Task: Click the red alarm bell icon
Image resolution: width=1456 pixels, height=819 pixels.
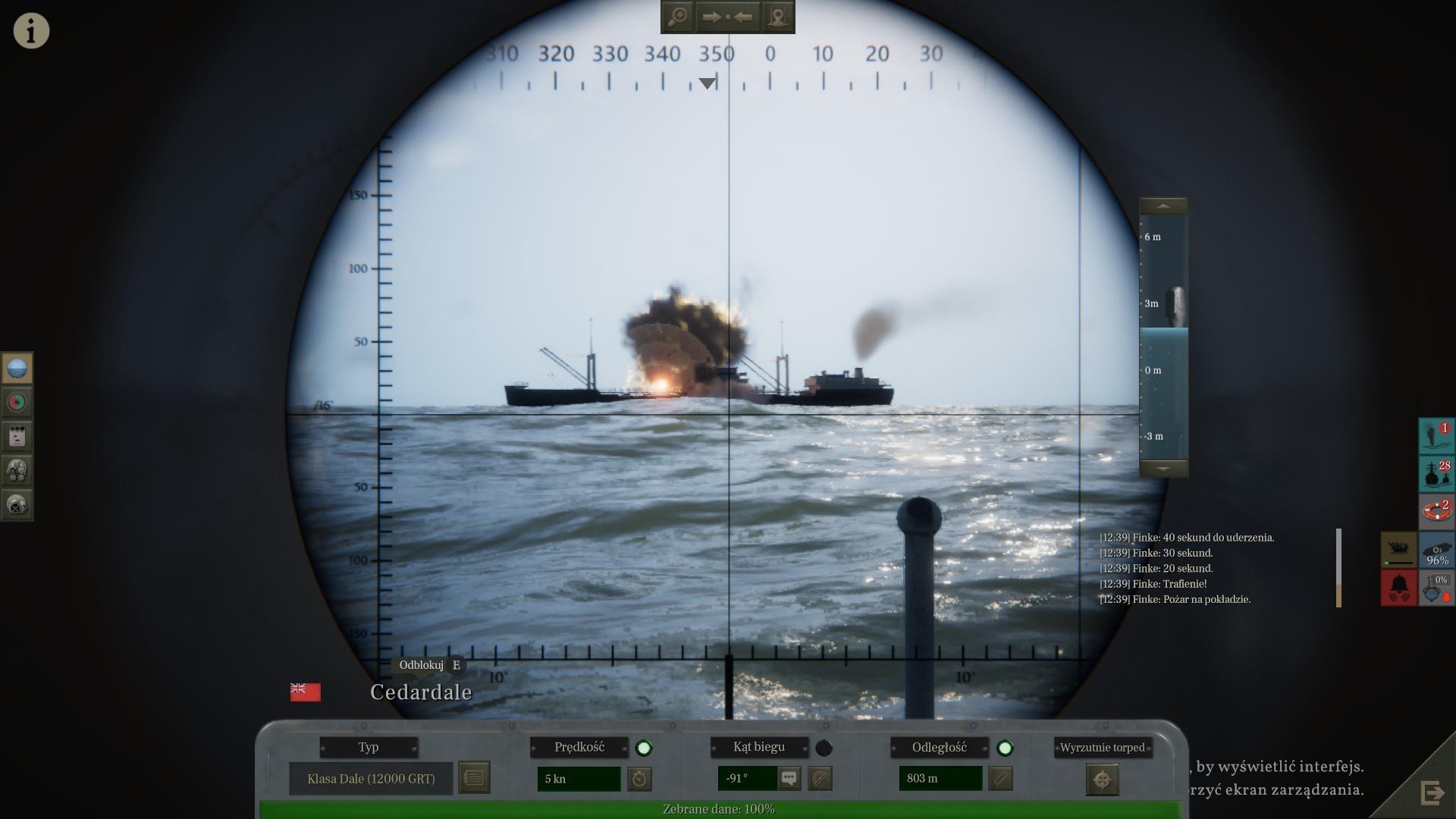Action: (1398, 587)
